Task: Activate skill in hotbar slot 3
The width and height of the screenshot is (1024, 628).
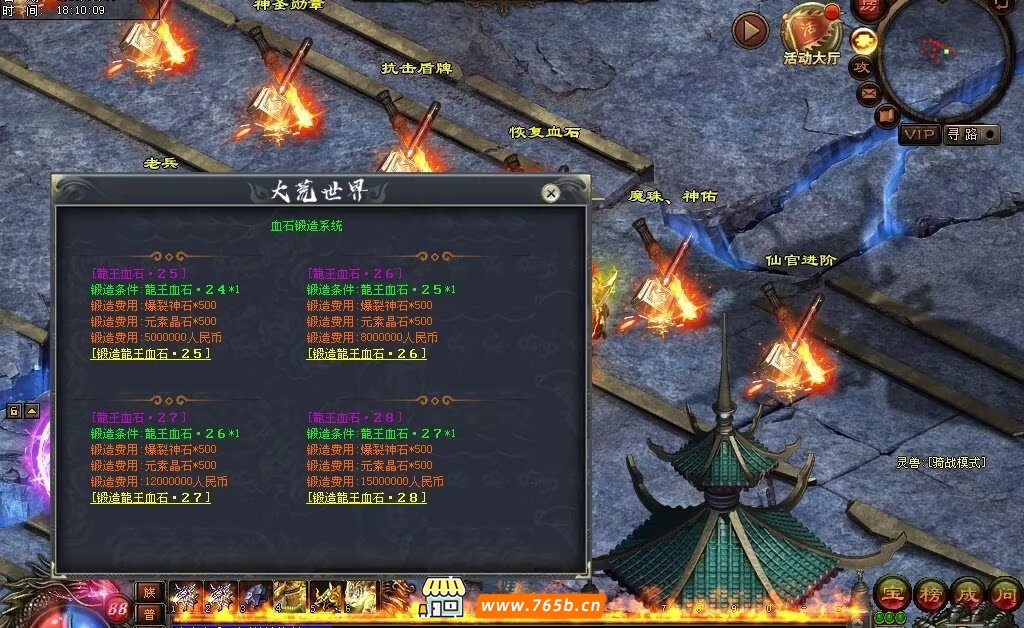Action: coord(256,596)
